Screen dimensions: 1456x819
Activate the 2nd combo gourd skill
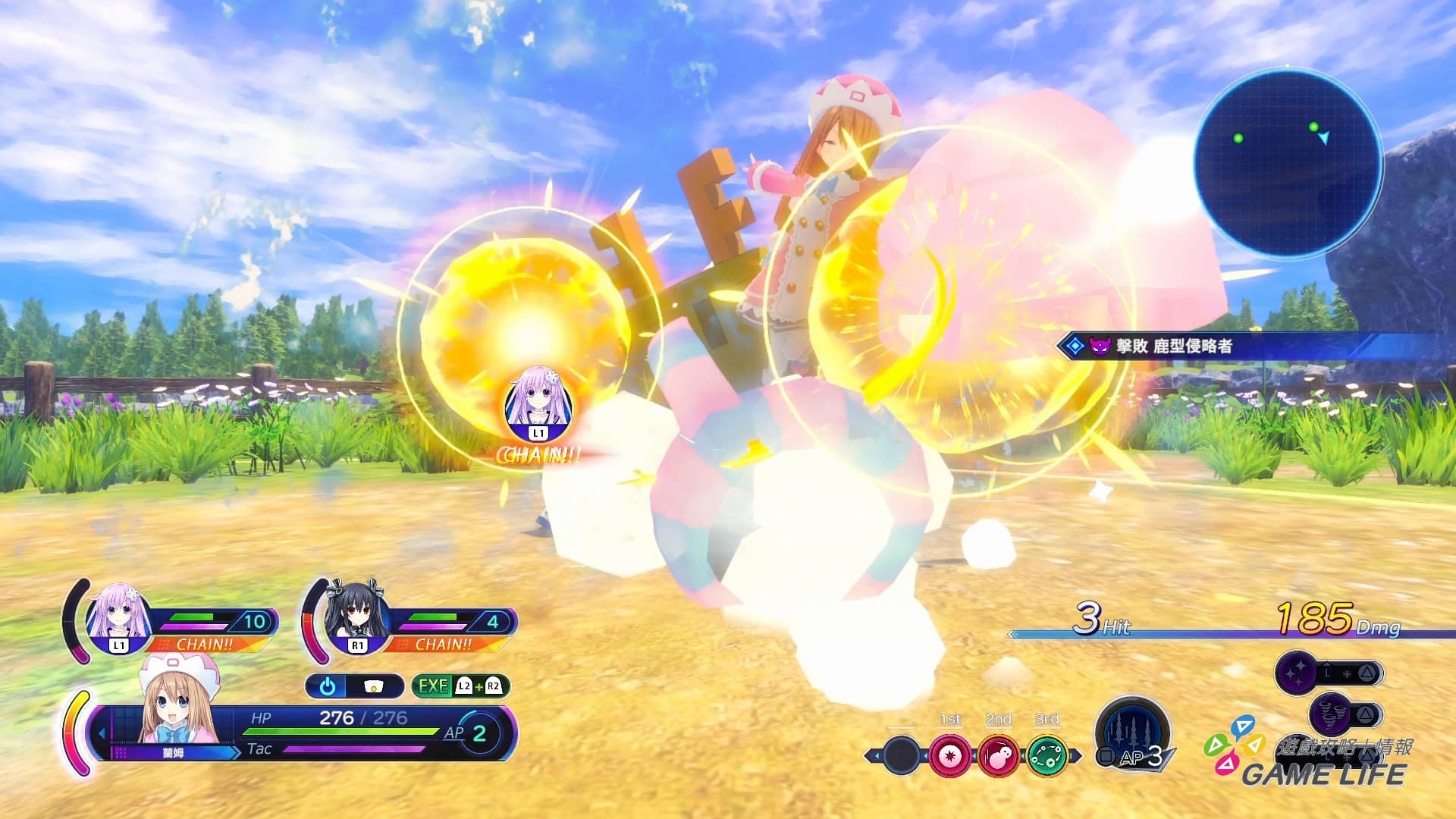[998, 755]
